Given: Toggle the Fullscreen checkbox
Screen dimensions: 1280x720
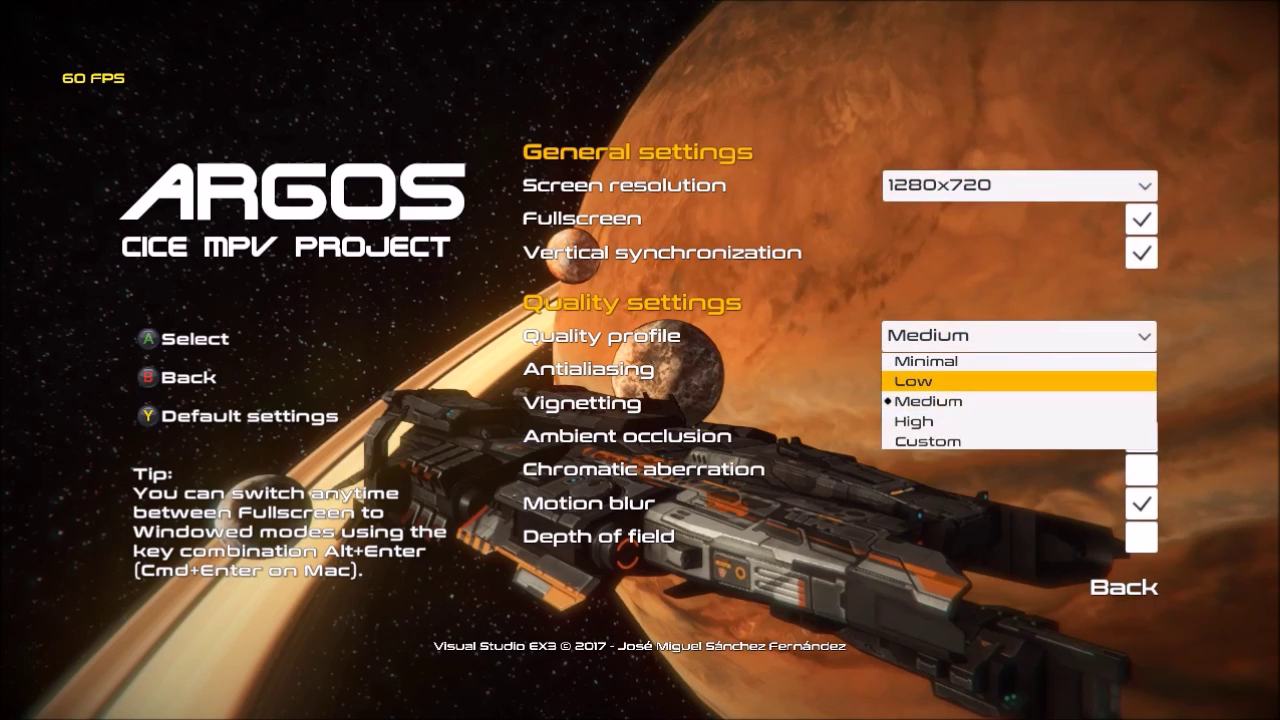Looking at the screenshot, I should [1141, 219].
